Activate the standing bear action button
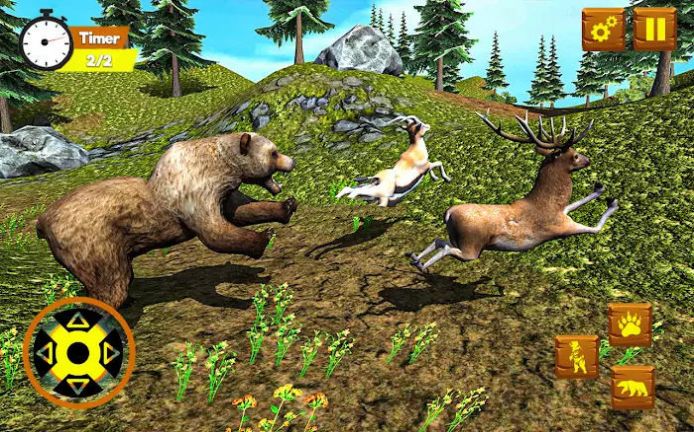694x432 pixels. pos(577,357)
